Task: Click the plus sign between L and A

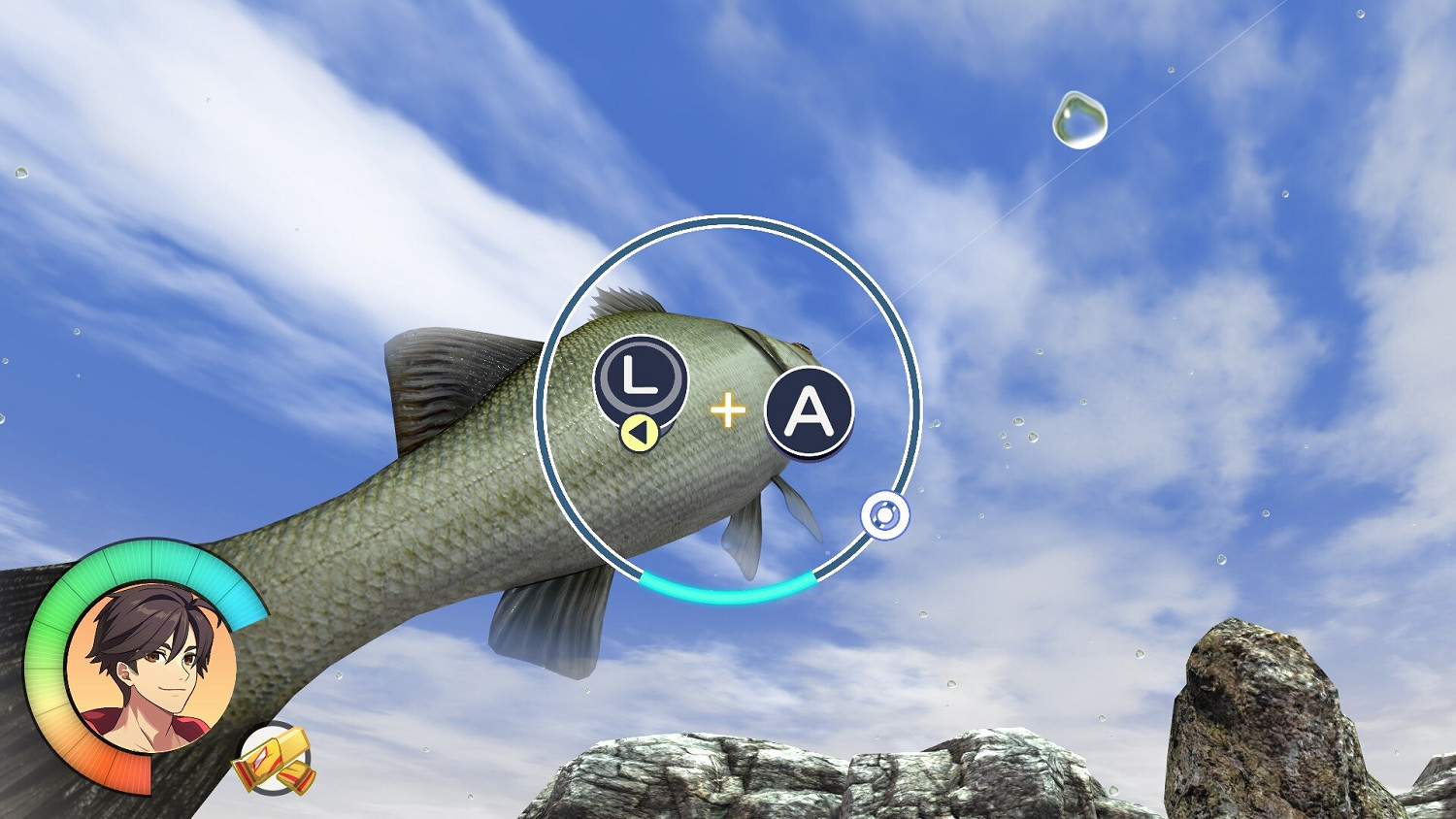Action: [x=727, y=409]
